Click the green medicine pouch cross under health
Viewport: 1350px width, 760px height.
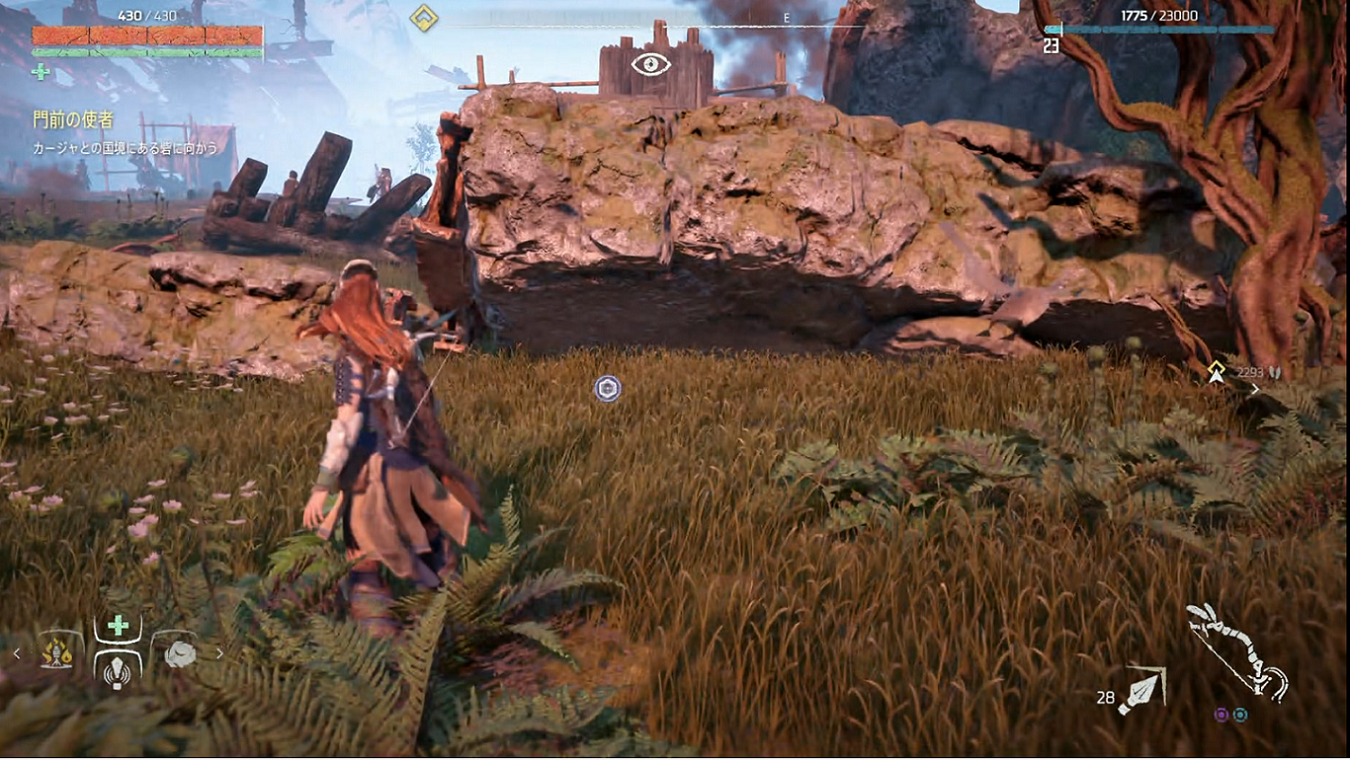(x=40, y=71)
